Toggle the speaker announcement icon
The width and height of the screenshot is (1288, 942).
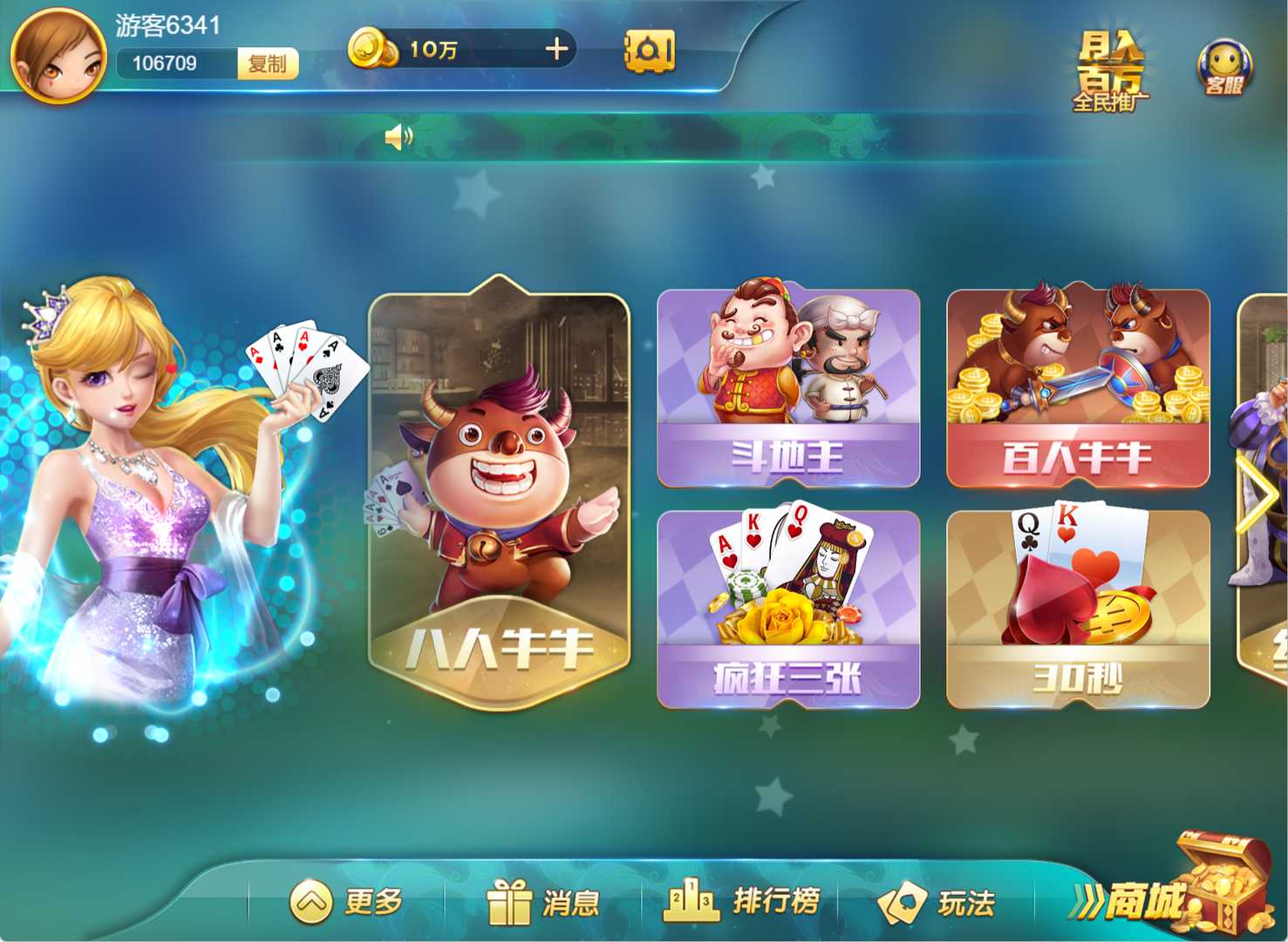(399, 137)
